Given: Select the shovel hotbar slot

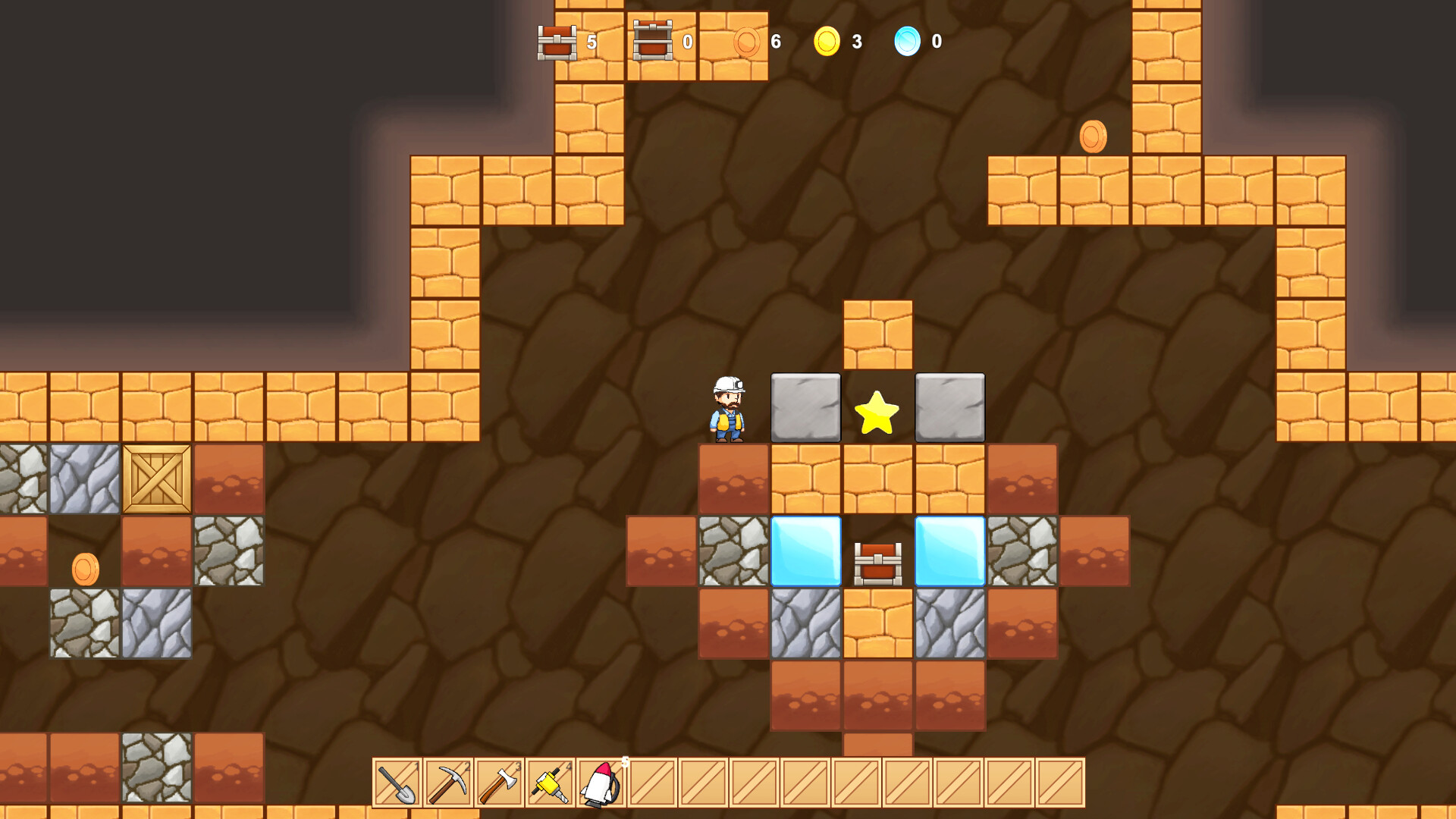Looking at the screenshot, I should click(x=397, y=783).
